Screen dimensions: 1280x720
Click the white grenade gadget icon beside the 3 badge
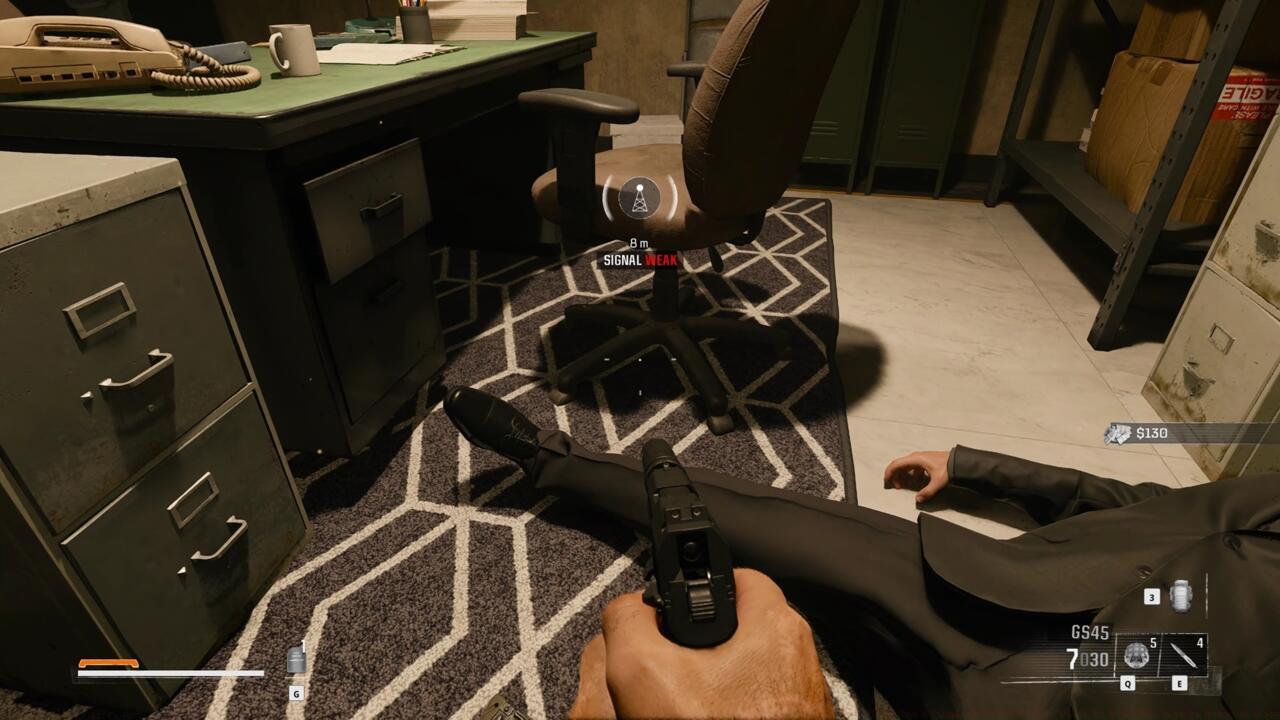[1179, 596]
